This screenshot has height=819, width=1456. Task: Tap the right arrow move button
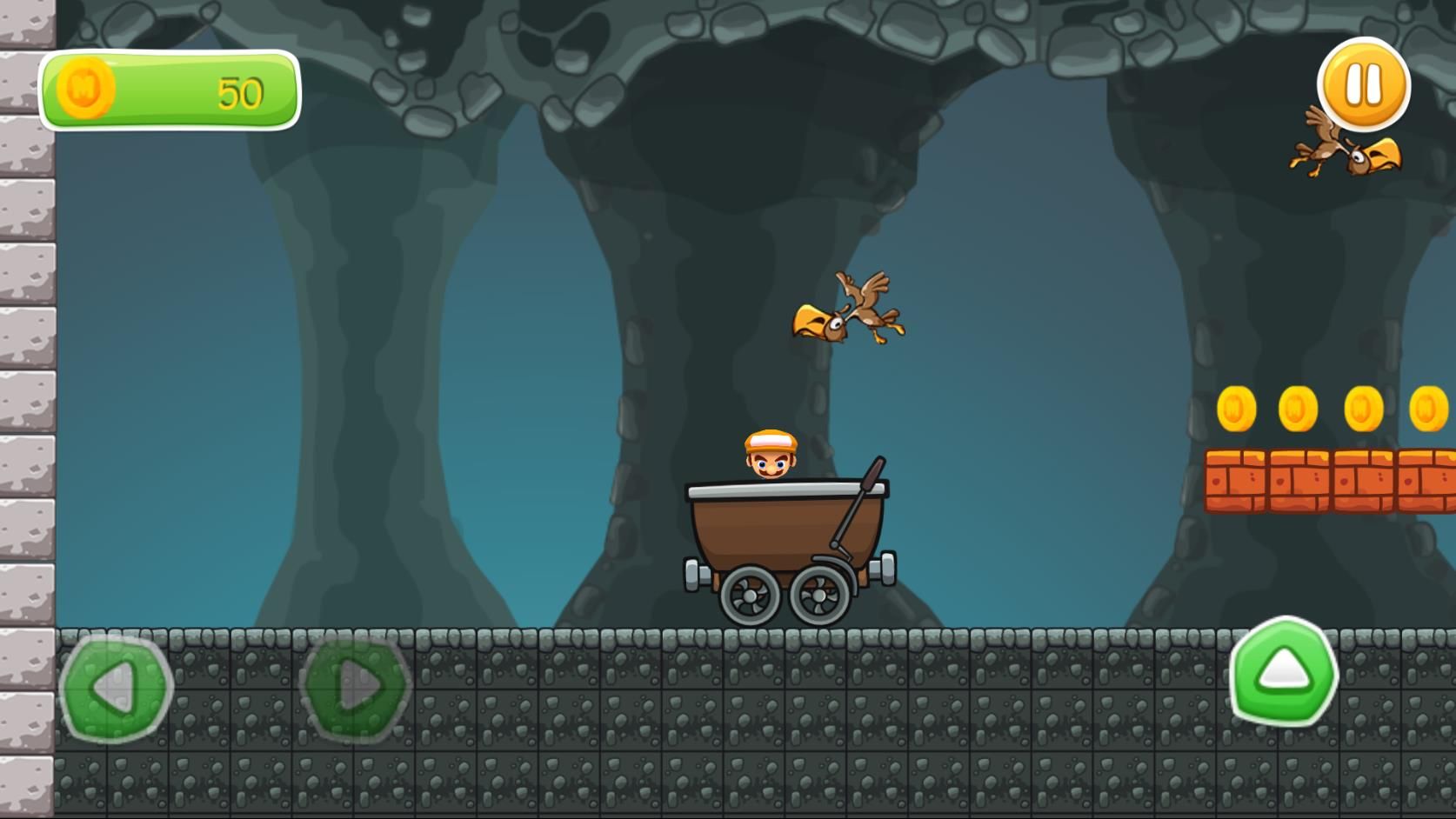[356, 688]
